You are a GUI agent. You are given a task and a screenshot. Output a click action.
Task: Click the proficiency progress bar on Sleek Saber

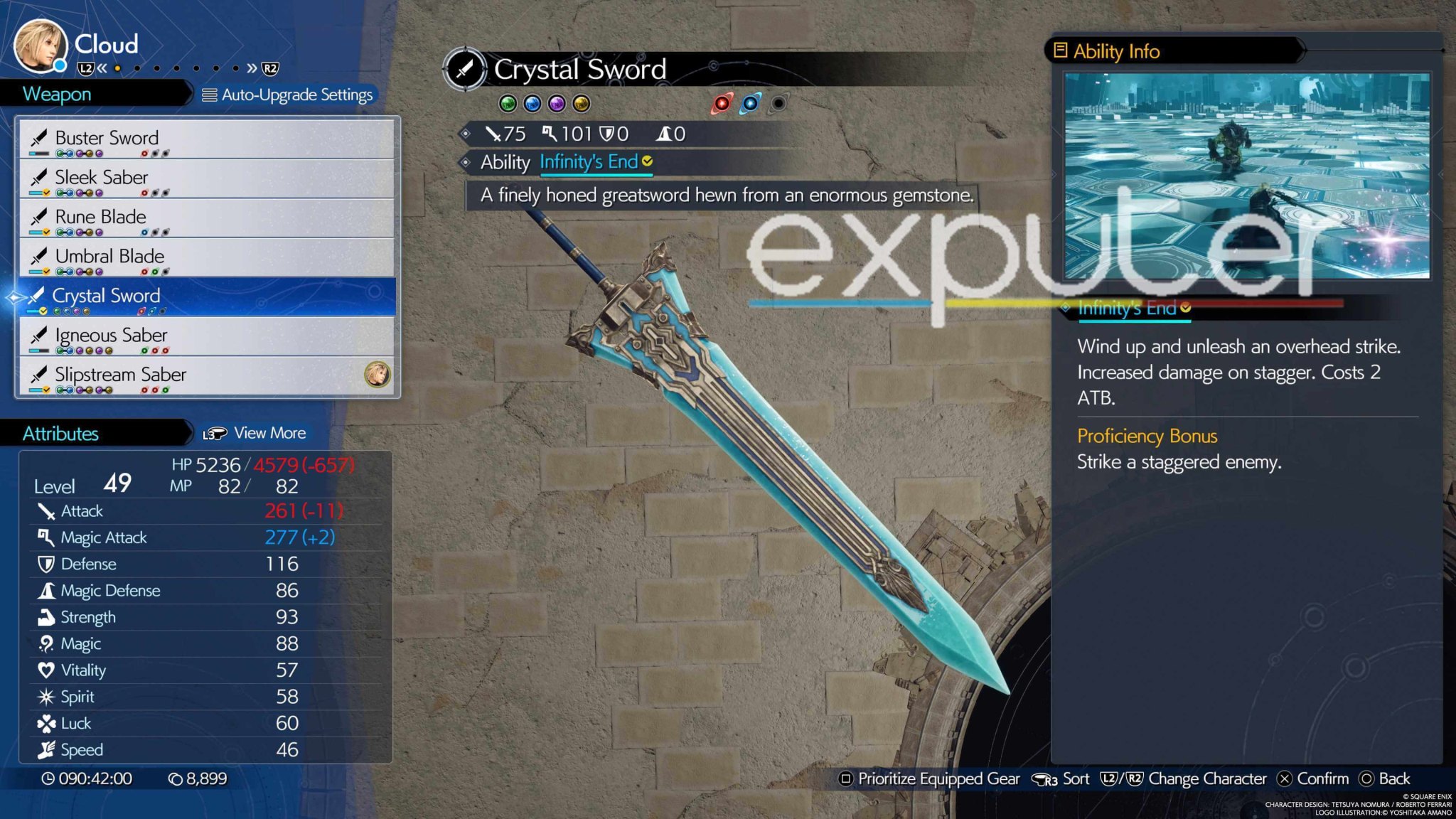click(37, 193)
